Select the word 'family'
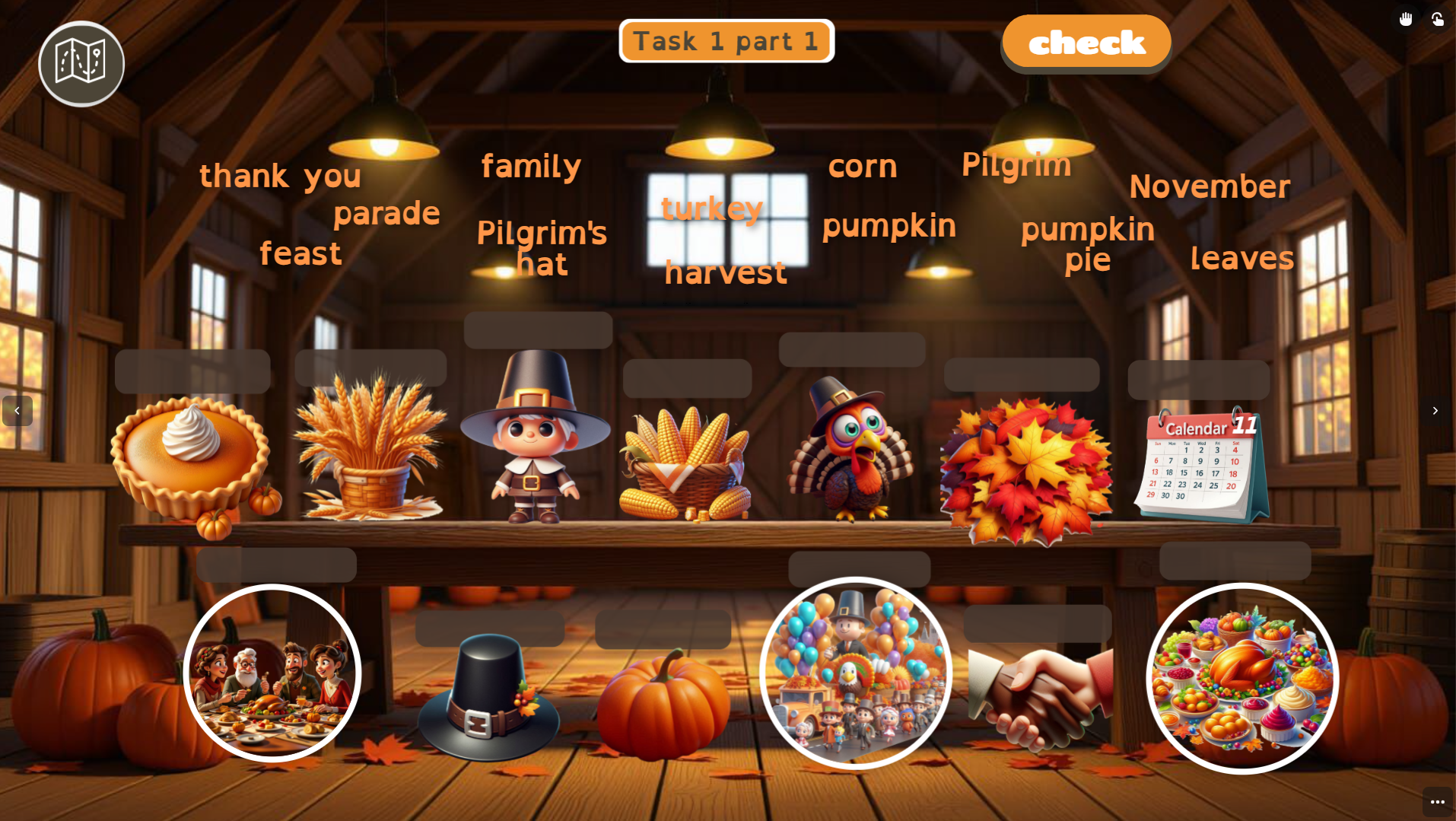Screen dimensions: 1456x821 pos(531,167)
